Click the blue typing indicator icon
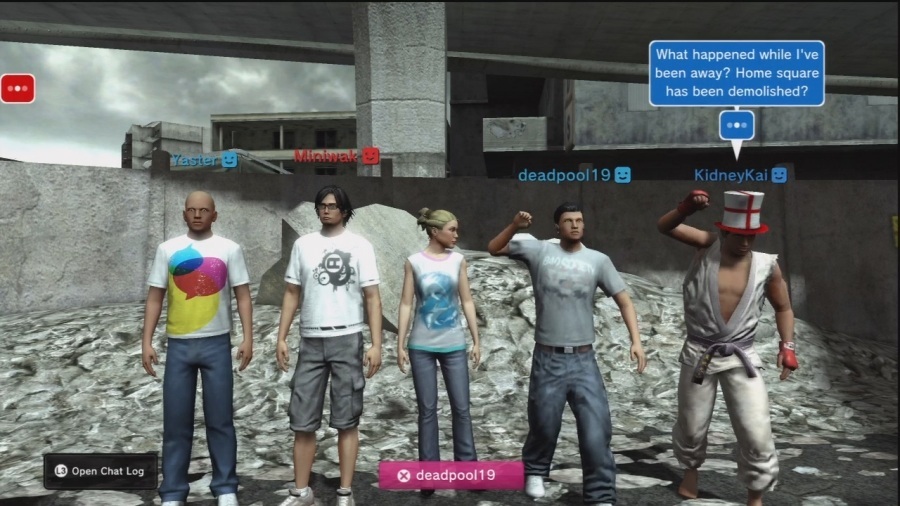900x506 pixels. (737, 125)
